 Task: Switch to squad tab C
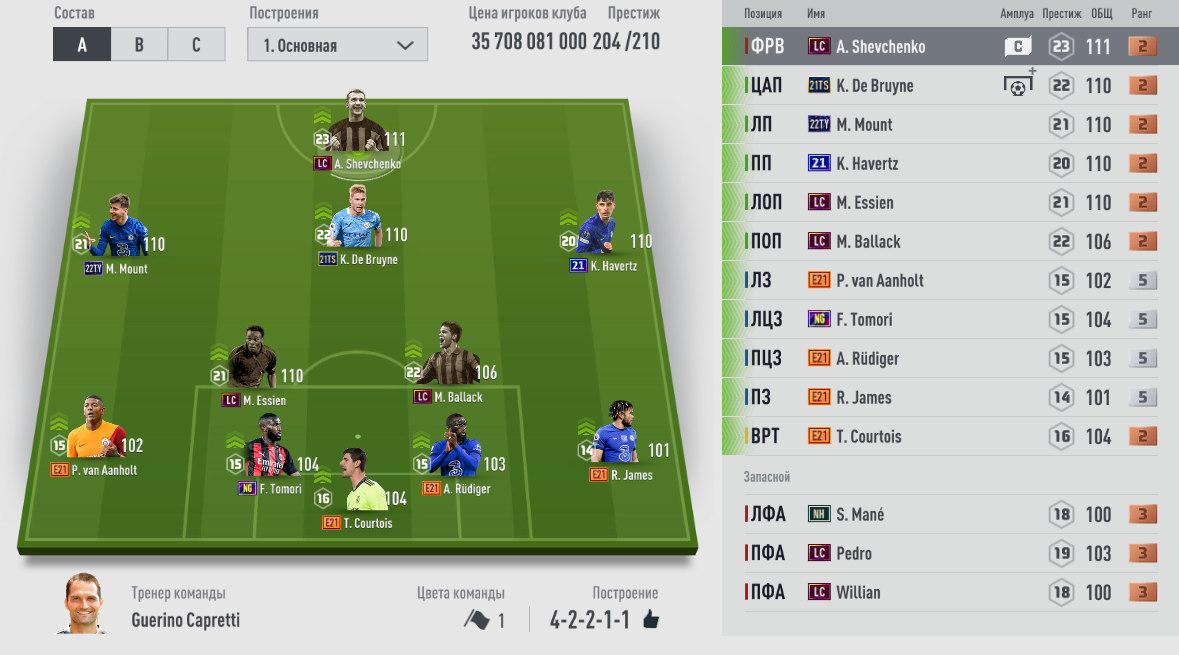tap(196, 45)
